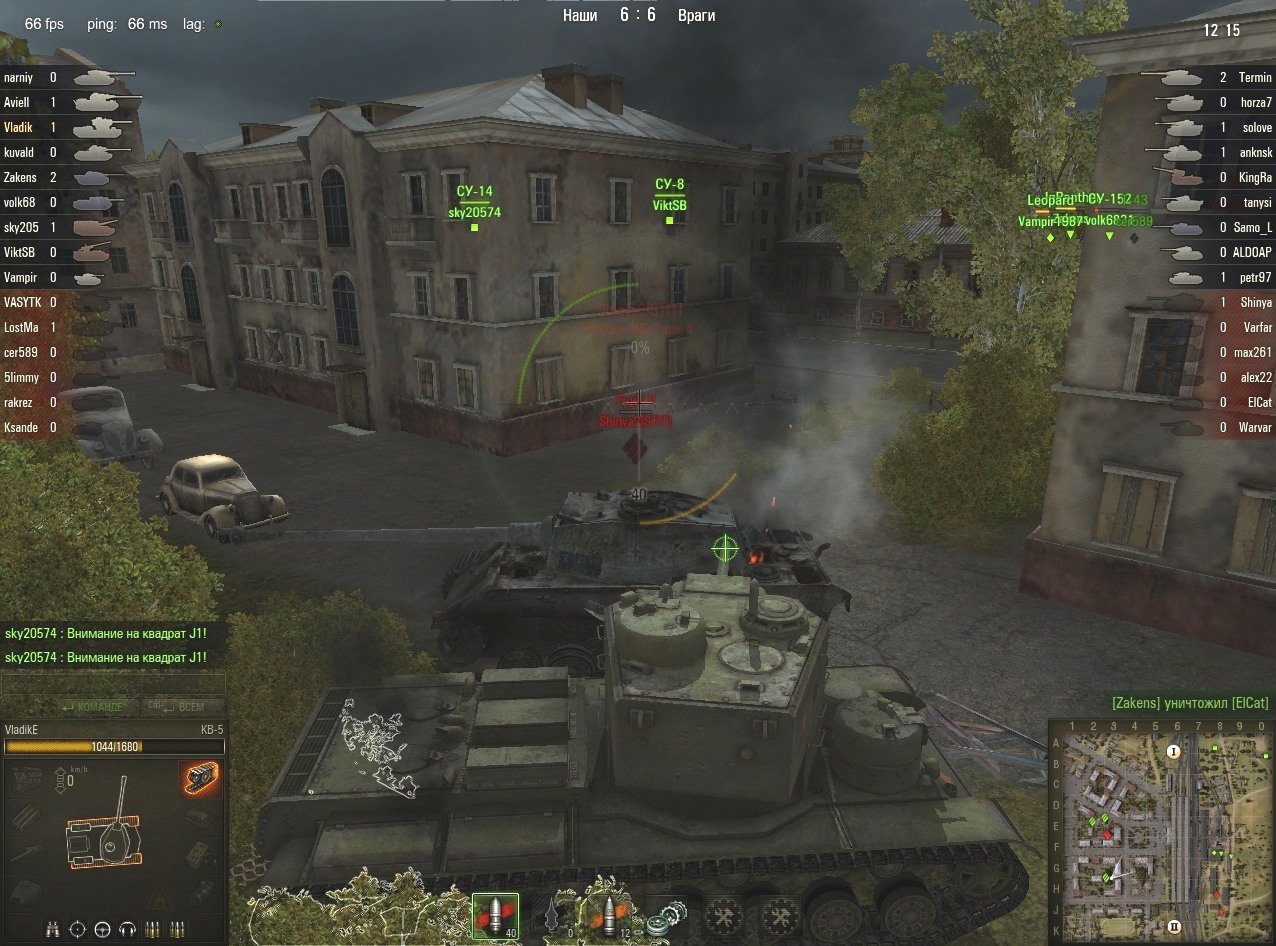The height and width of the screenshot is (946, 1276).
Task: Click the damaged tracks module icon
Action: point(201,779)
